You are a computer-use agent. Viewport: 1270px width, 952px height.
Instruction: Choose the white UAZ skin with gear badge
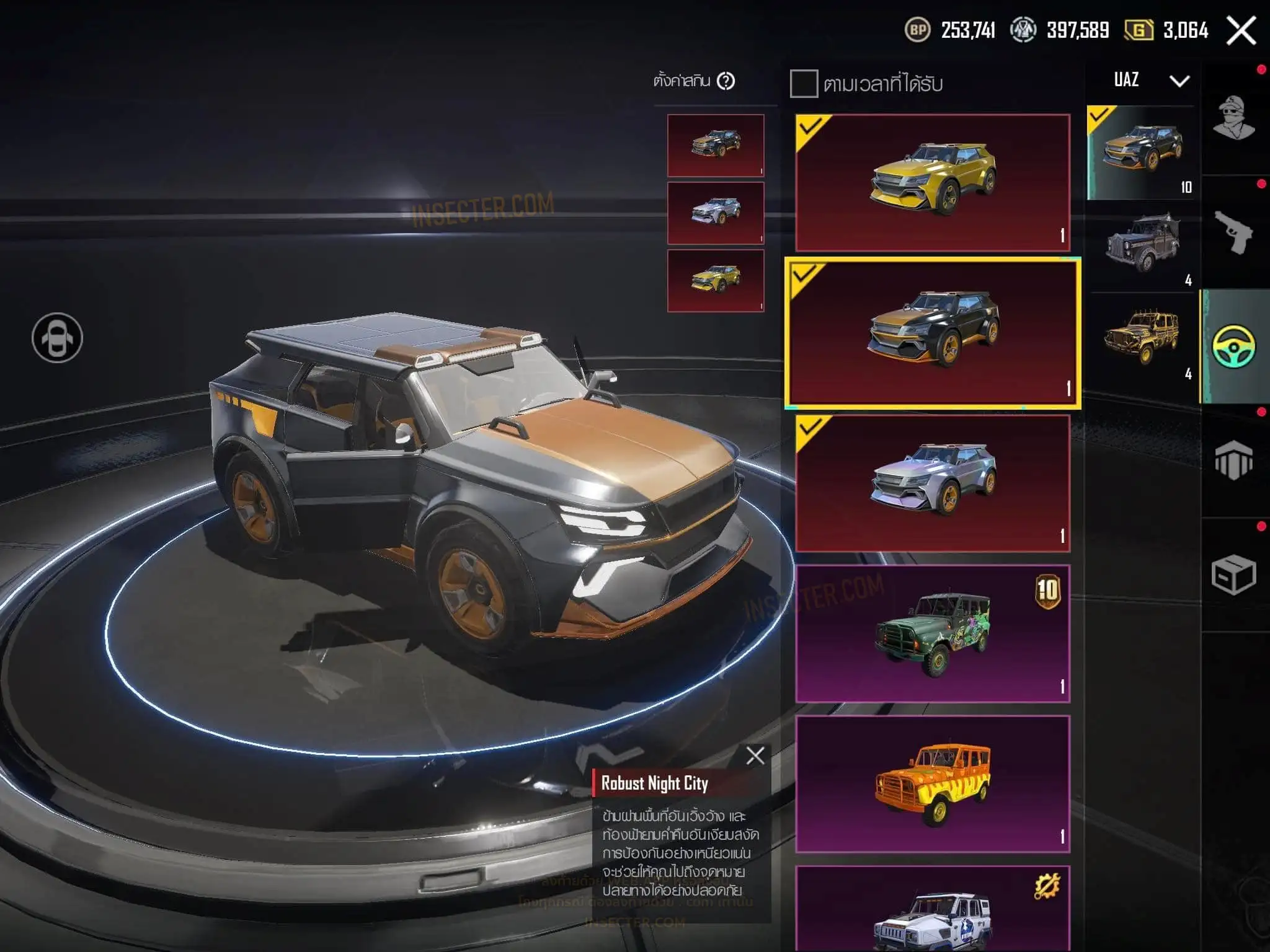pyautogui.click(x=933, y=911)
